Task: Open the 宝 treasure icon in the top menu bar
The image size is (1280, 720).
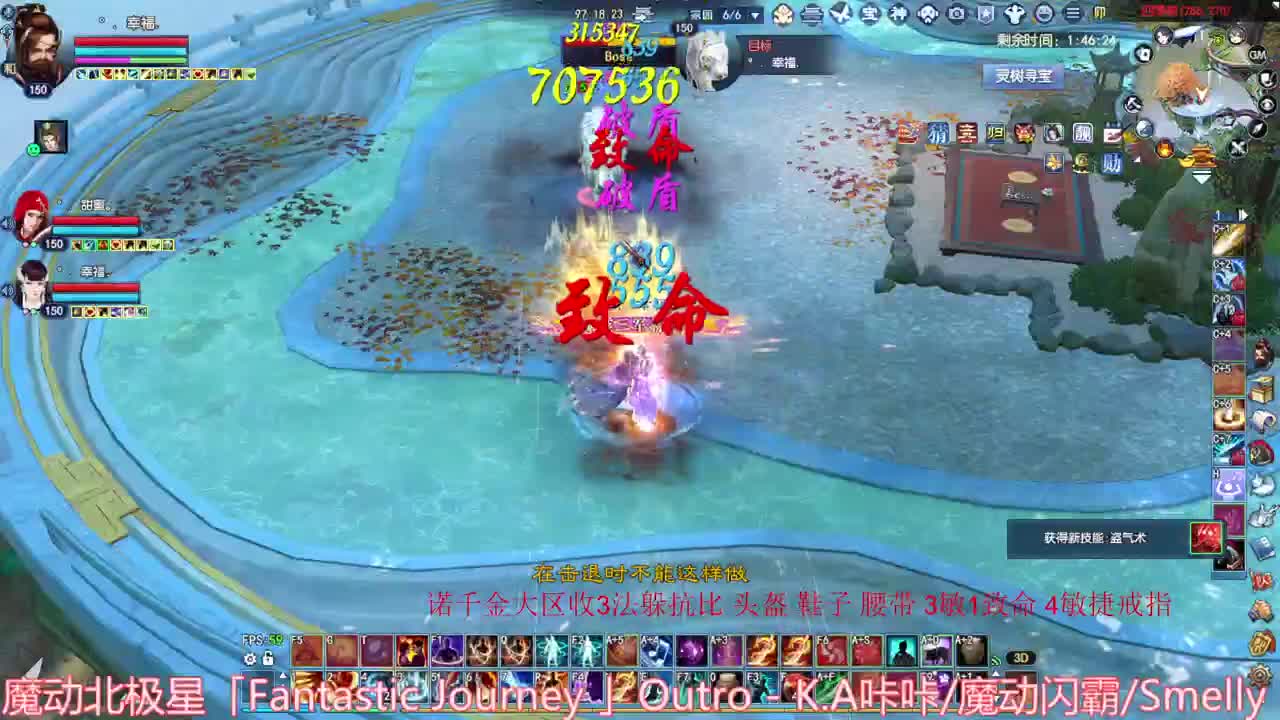Action: click(x=869, y=12)
